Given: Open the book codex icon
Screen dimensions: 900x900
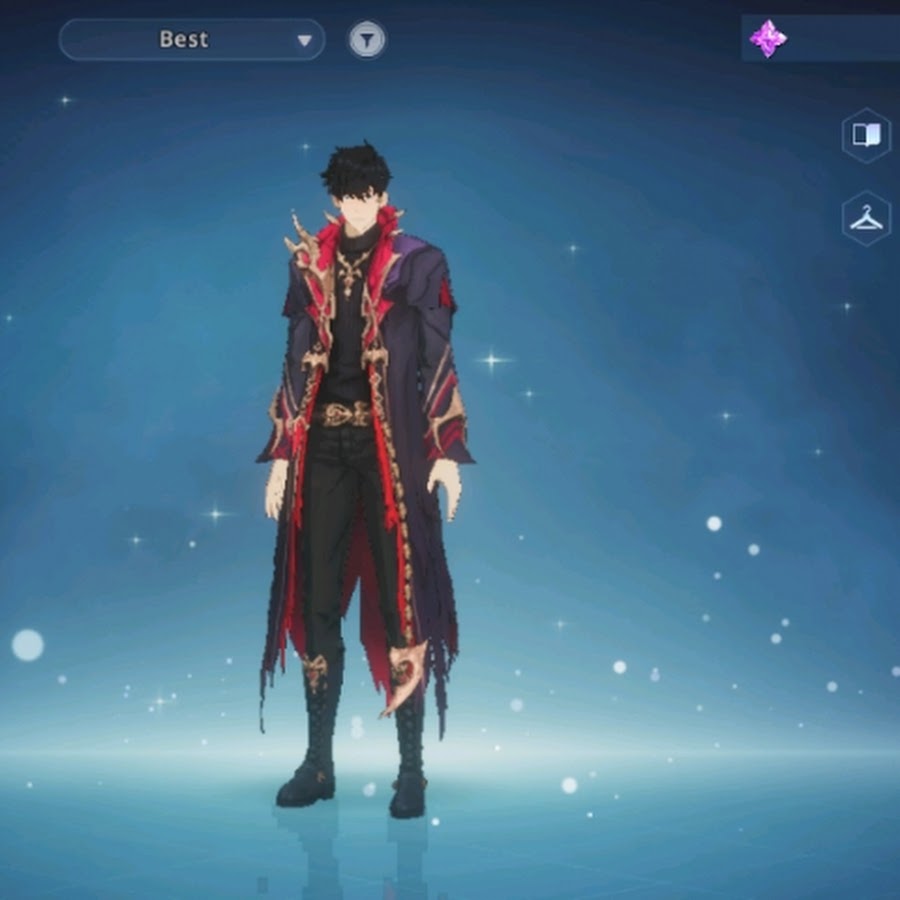Looking at the screenshot, I should click(x=865, y=136).
